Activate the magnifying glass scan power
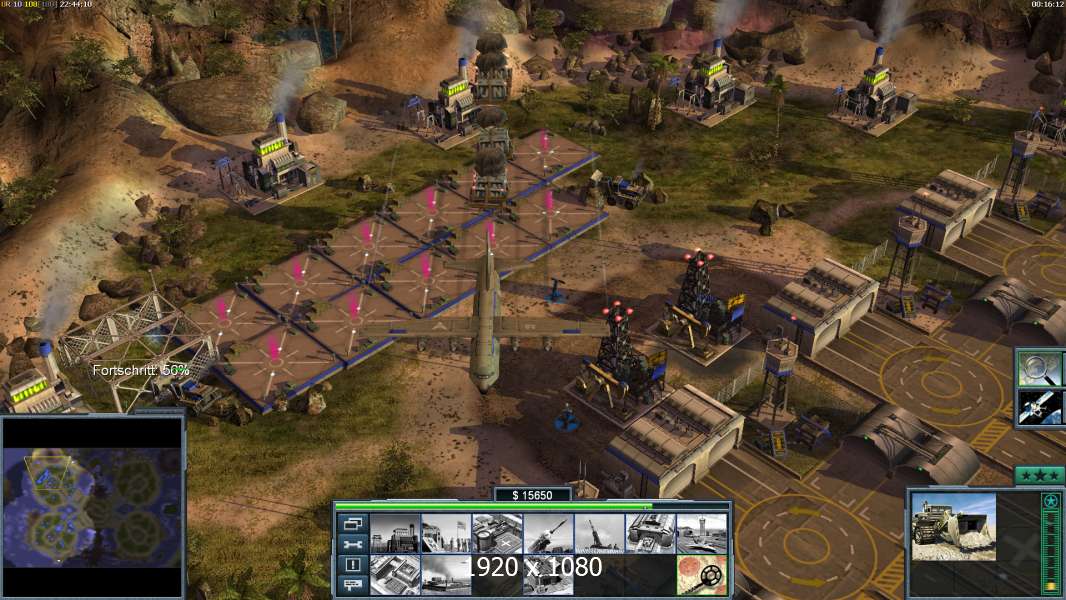The image size is (1066, 600). point(1038,368)
